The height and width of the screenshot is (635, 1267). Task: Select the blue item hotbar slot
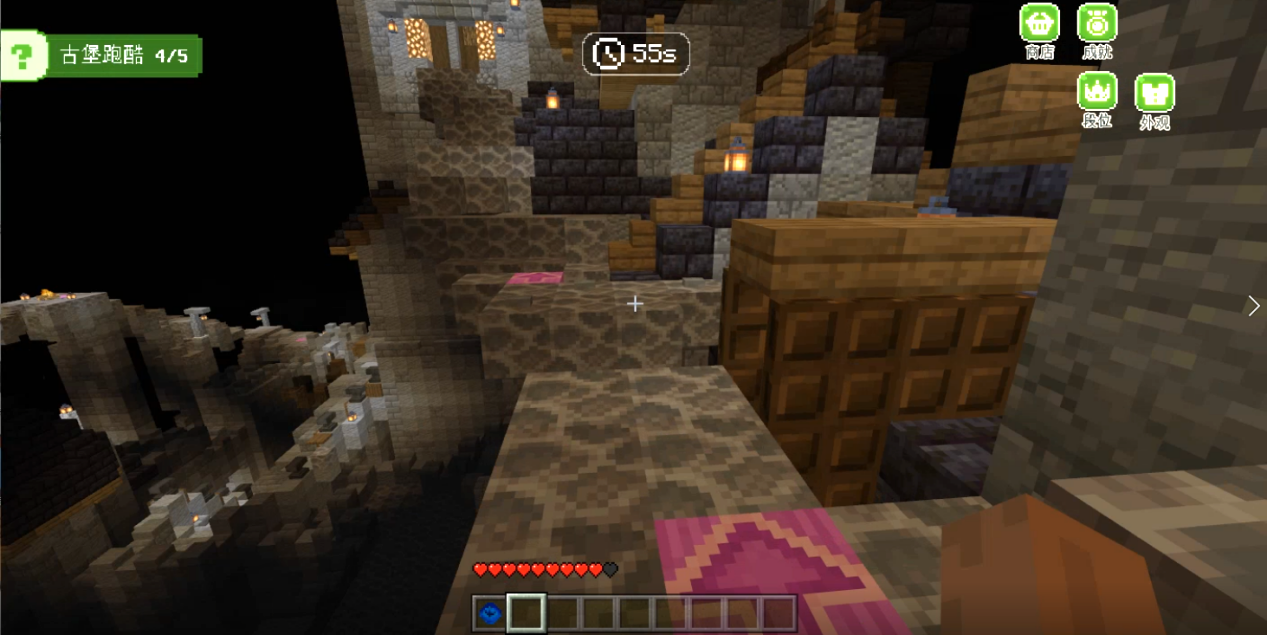click(489, 612)
